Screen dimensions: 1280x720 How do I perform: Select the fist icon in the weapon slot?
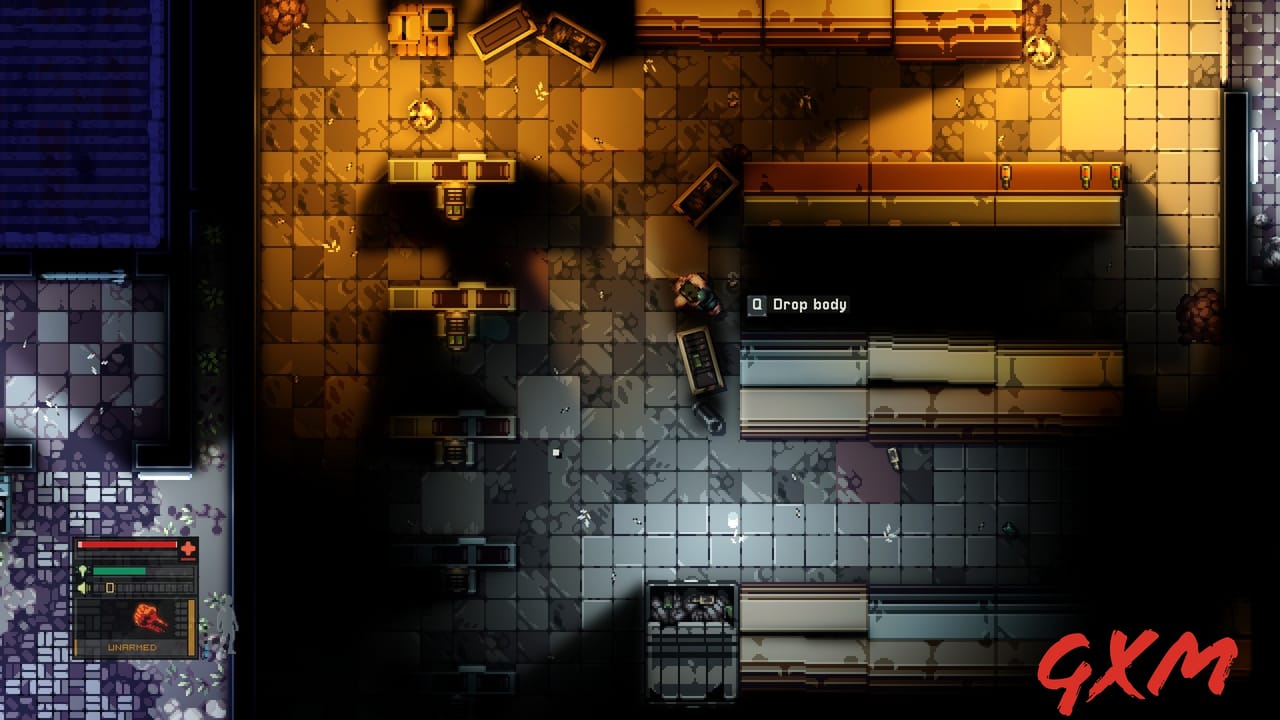tap(150, 617)
